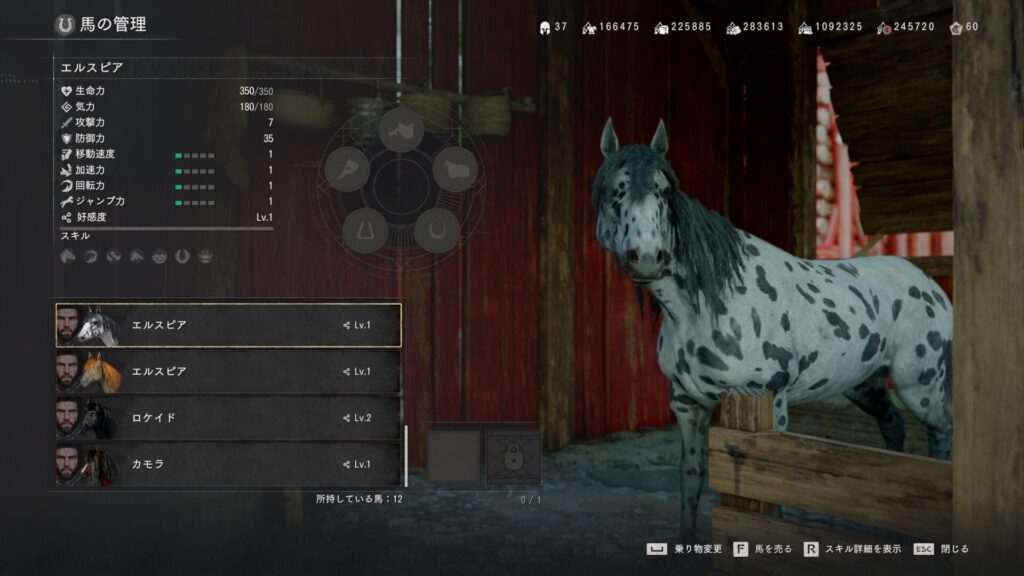Inspect the horse head skill icon
1024x576 pixels.
(68, 257)
